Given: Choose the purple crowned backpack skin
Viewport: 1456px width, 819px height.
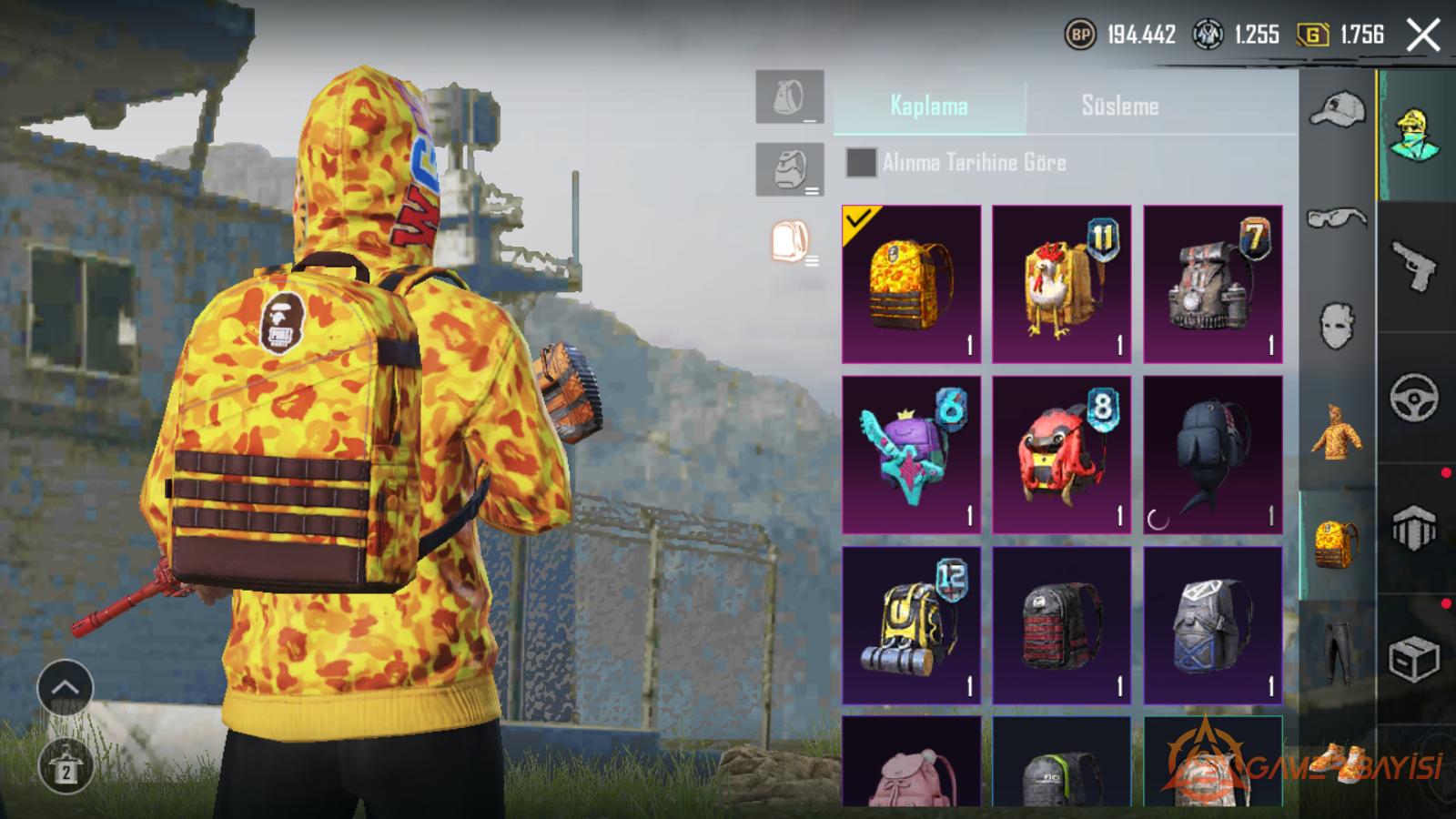Looking at the screenshot, I should pos(911,454).
